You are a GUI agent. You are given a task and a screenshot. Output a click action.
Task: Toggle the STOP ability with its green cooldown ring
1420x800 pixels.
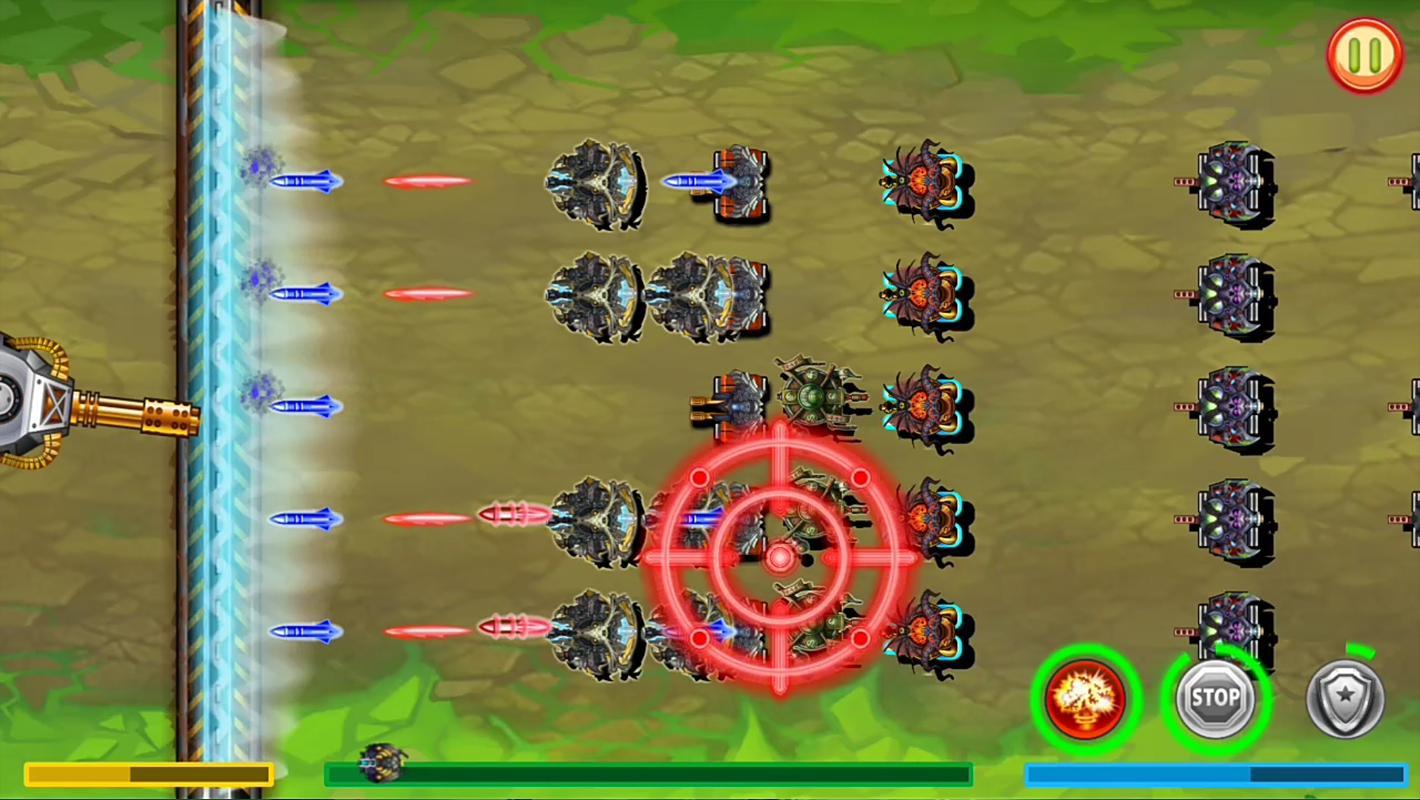tap(1216, 698)
